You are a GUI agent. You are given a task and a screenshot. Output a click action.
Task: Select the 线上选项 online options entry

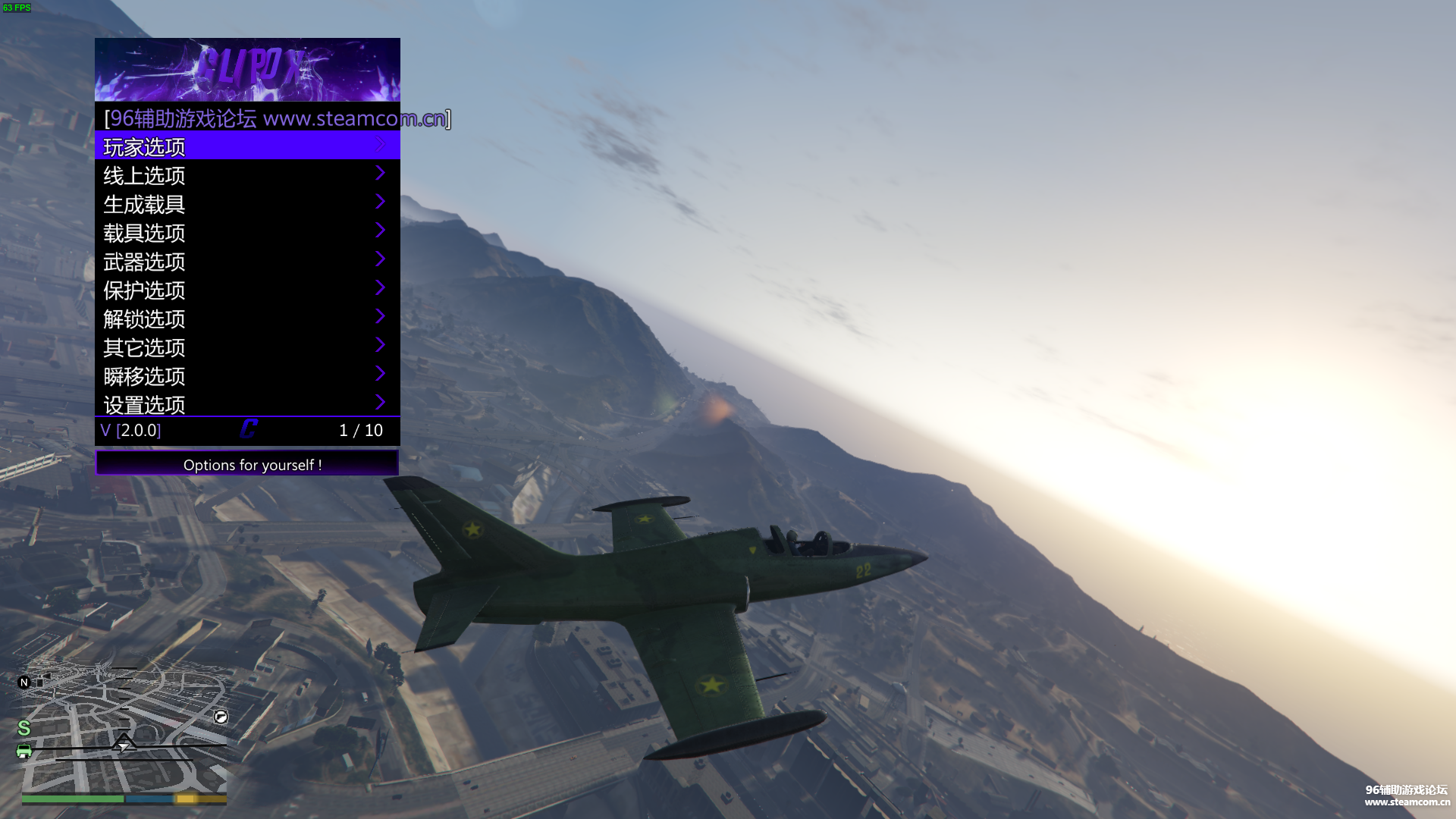coord(247,175)
